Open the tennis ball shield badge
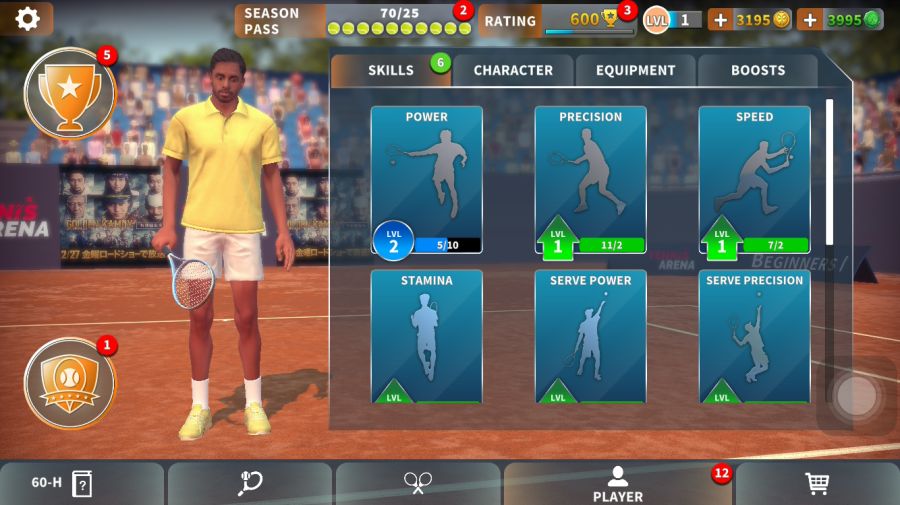The width and height of the screenshot is (900, 505). point(69,383)
